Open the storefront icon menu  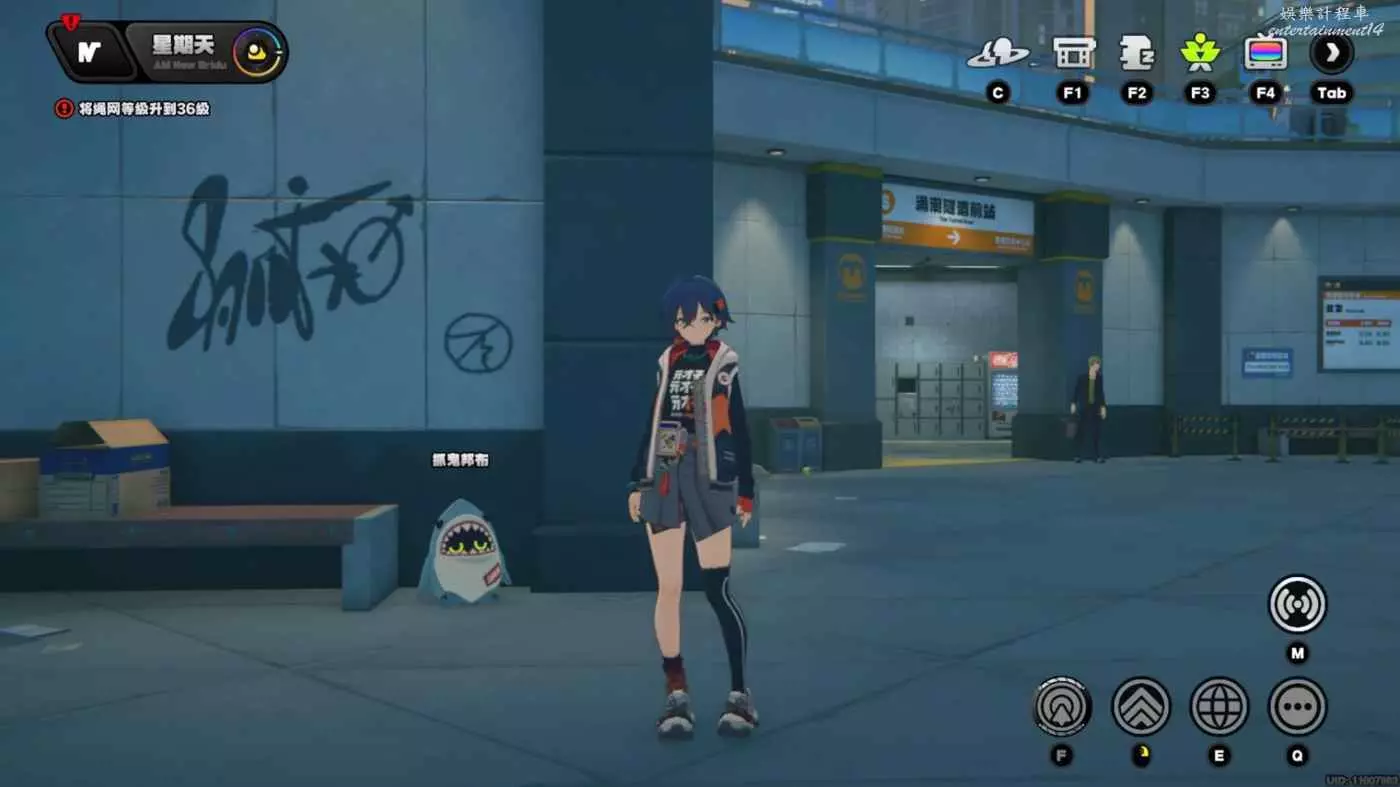pos(1074,53)
